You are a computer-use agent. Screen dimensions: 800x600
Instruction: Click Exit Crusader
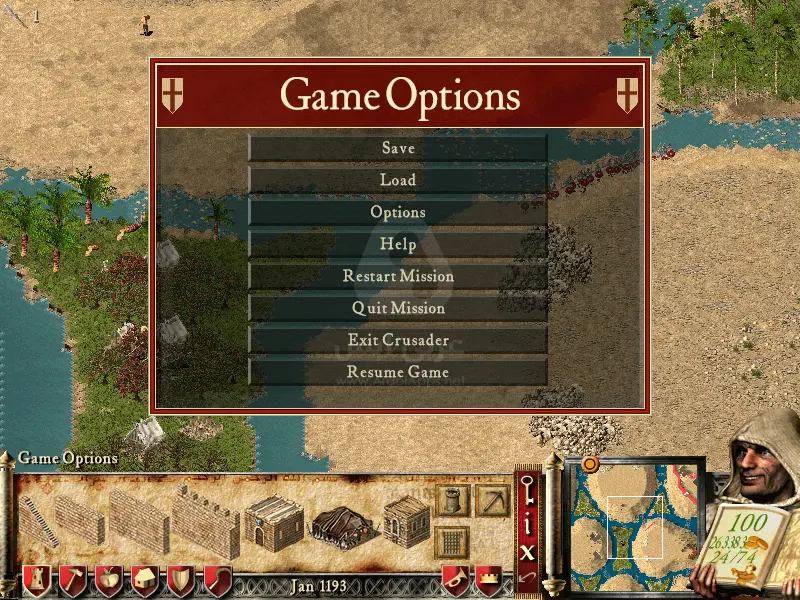click(398, 340)
